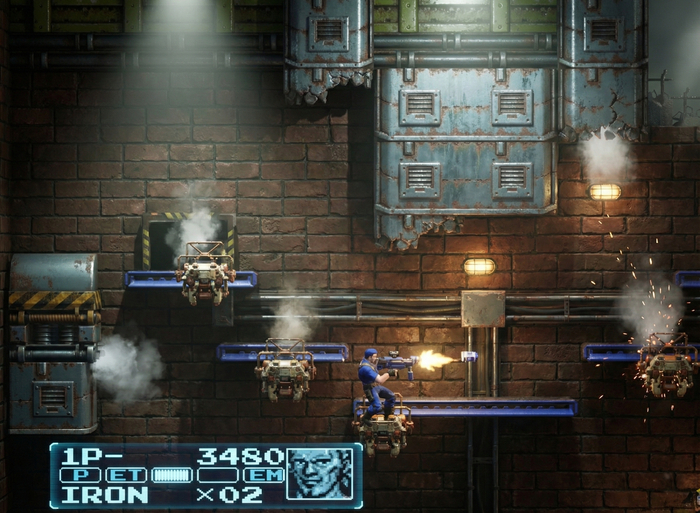Switch to the EM weapon slot
Screen dimensions: 700x513
tap(263, 475)
